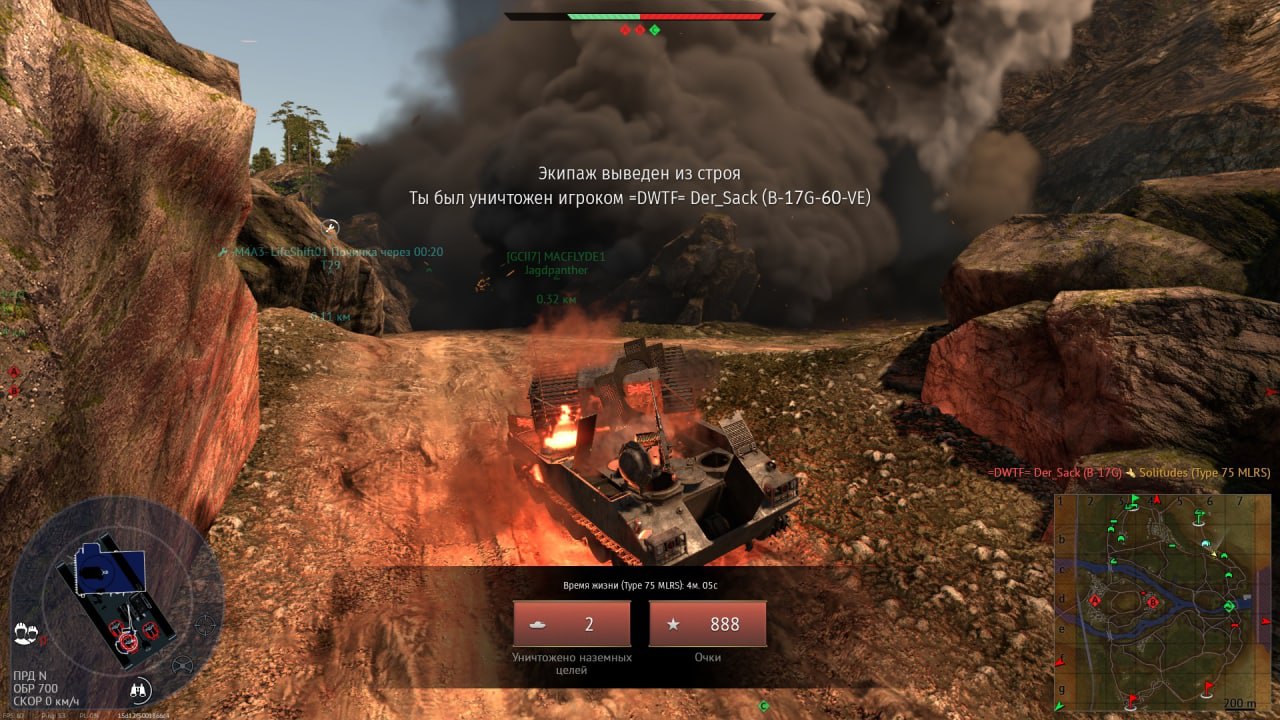Select the driver steering wheel icon
The height and width of the screenshot is (720, 1280).
pyautogui.click(x=183, y=666)
